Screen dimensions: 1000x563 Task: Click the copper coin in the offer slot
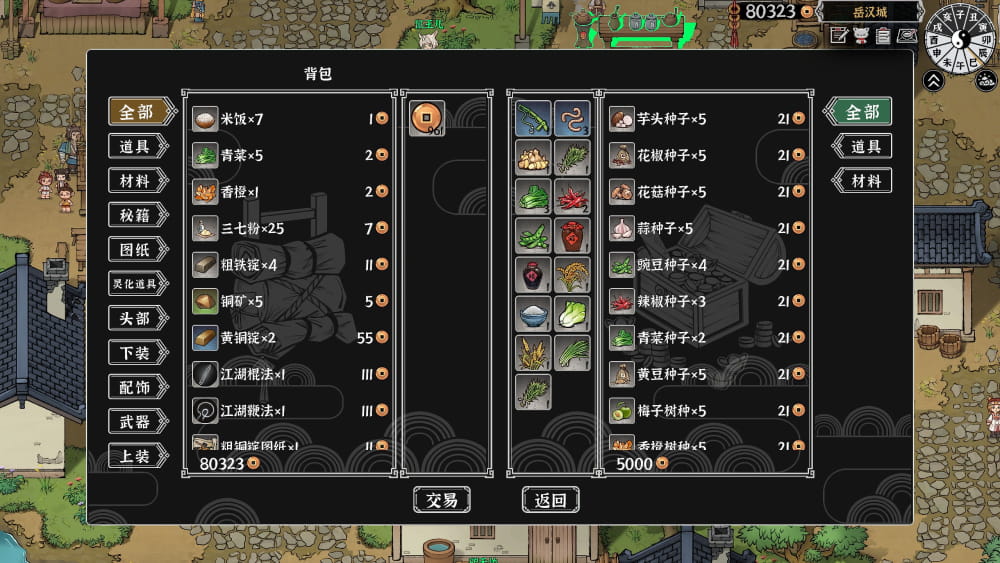point(427,118)
